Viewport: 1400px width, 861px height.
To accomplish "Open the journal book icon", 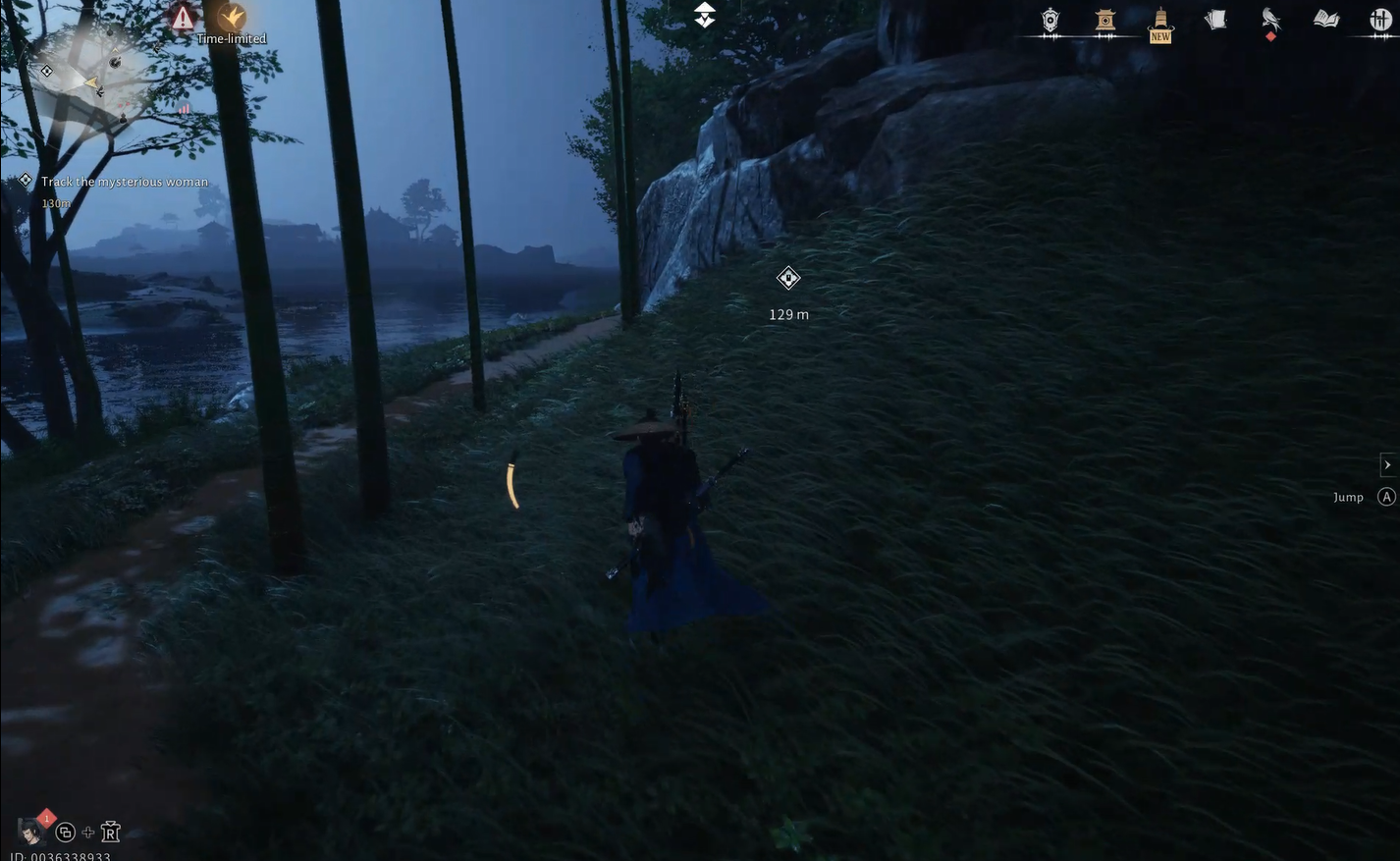I will pyautogui.click(x=1324, y=19).
